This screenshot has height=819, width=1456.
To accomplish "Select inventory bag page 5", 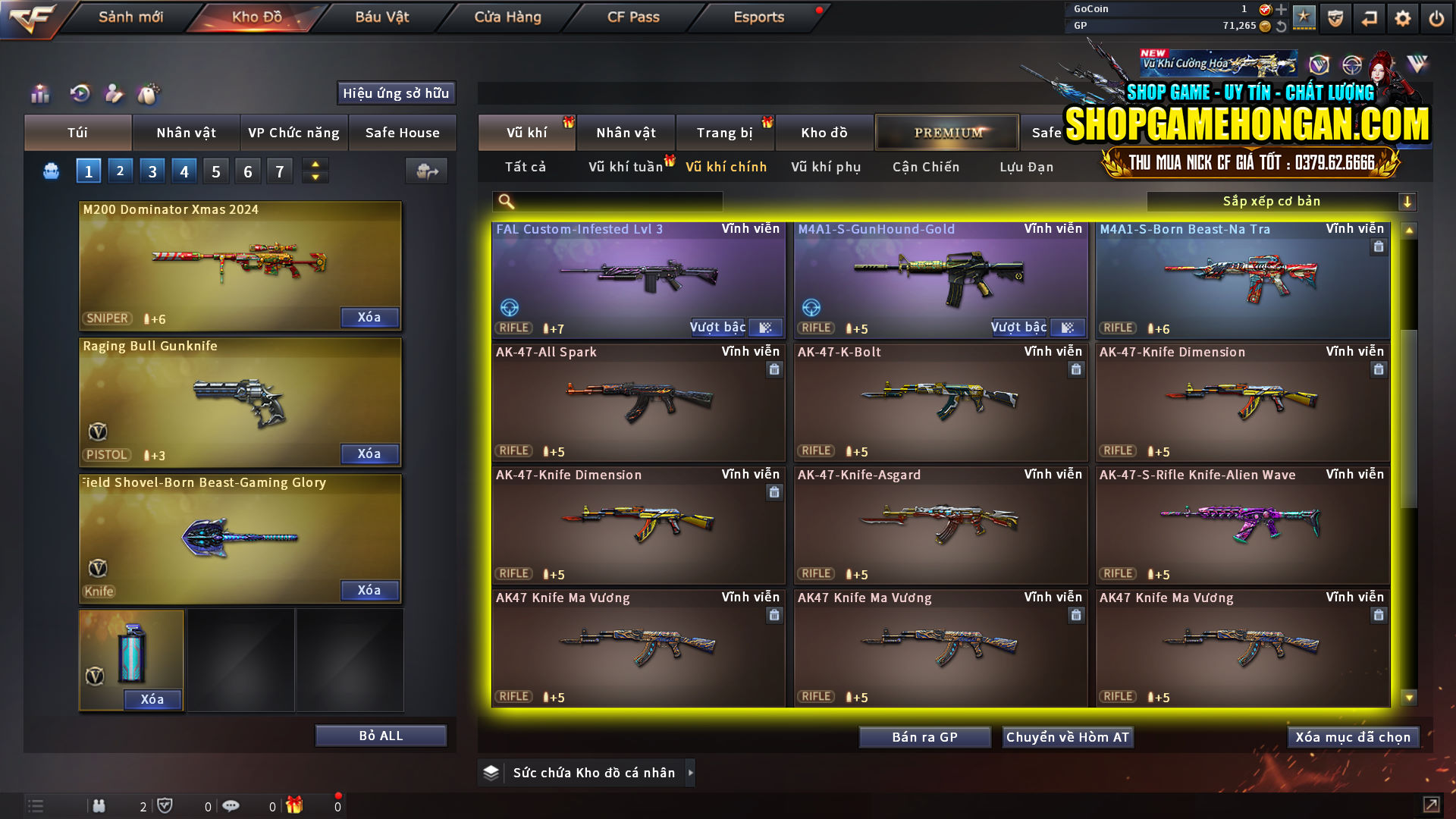I will click(x=215, y=171).
